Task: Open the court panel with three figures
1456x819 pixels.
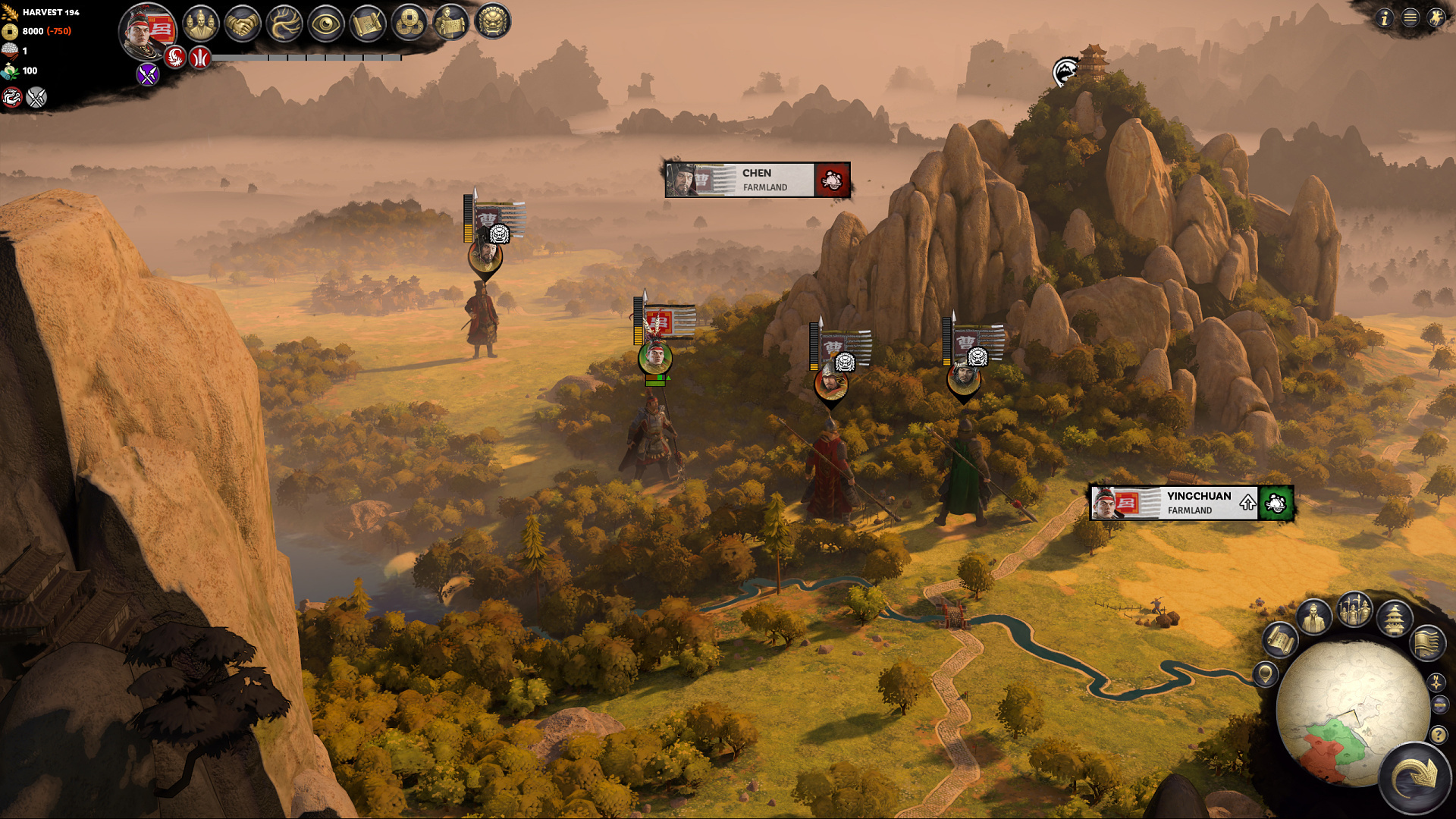Action: [201, 24]
